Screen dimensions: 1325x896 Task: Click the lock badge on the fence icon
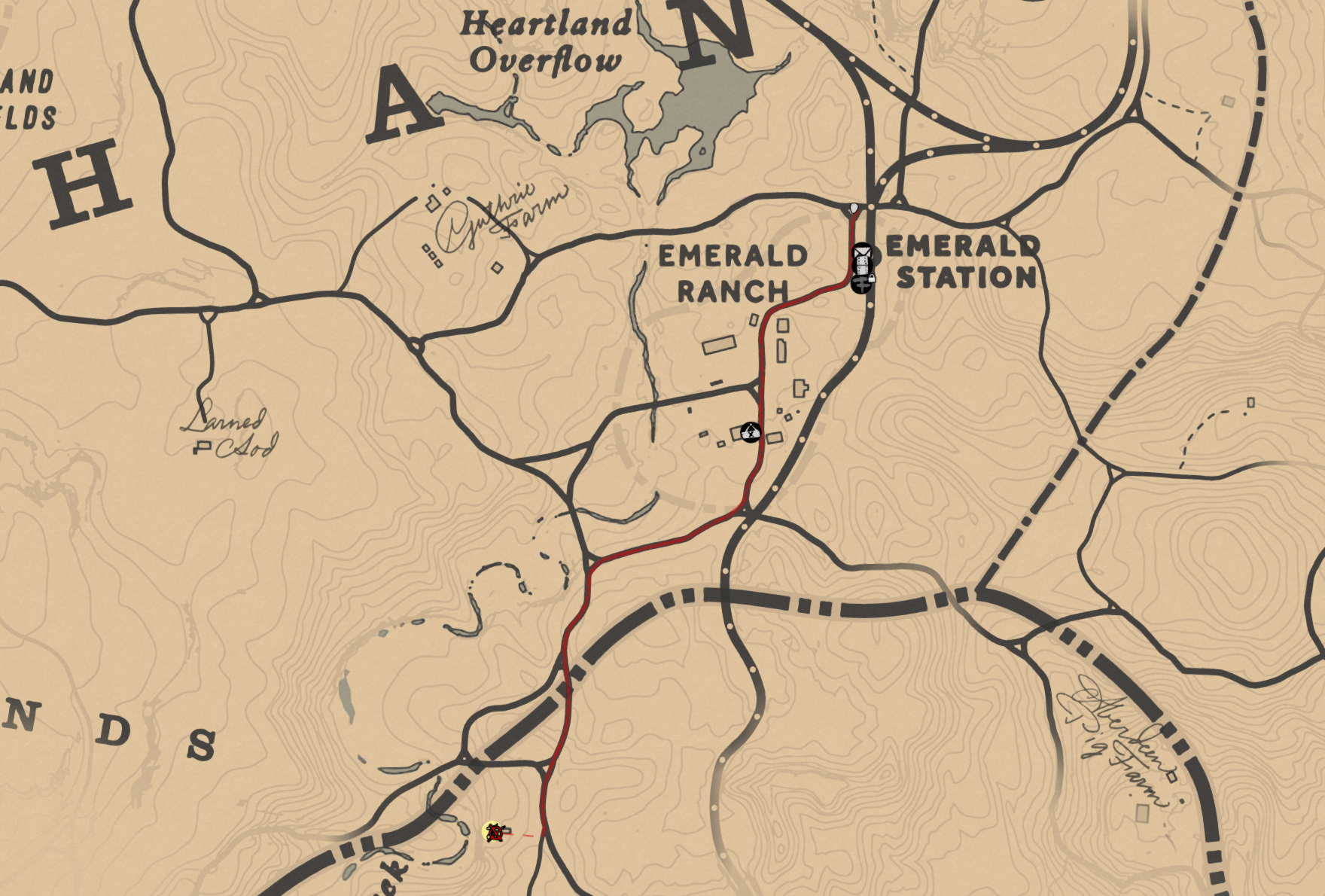872,279
